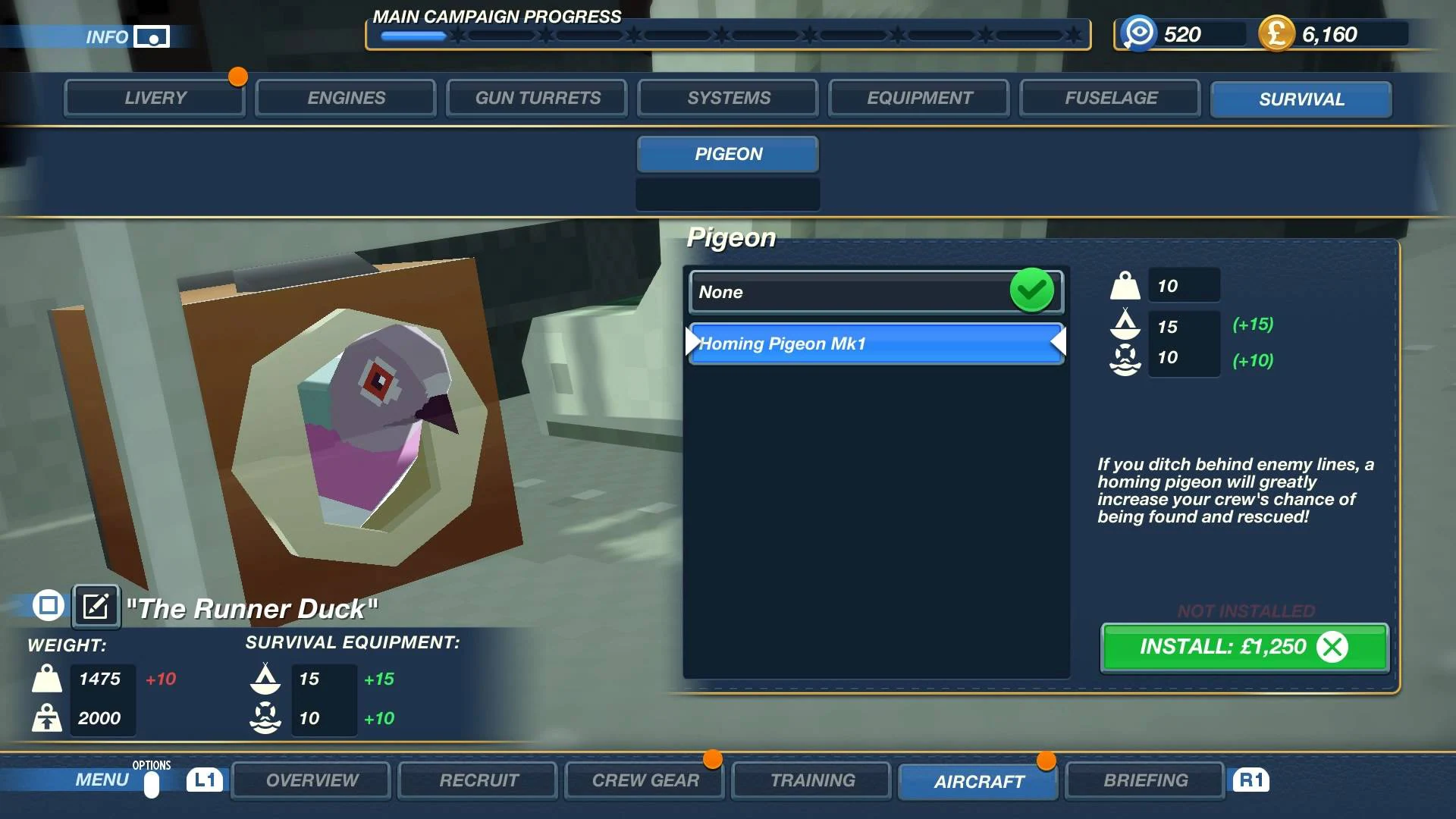The image size is (1456, 819).
Task: Open the empty category selector below PIGEON
Action: (x=727, y=194)
